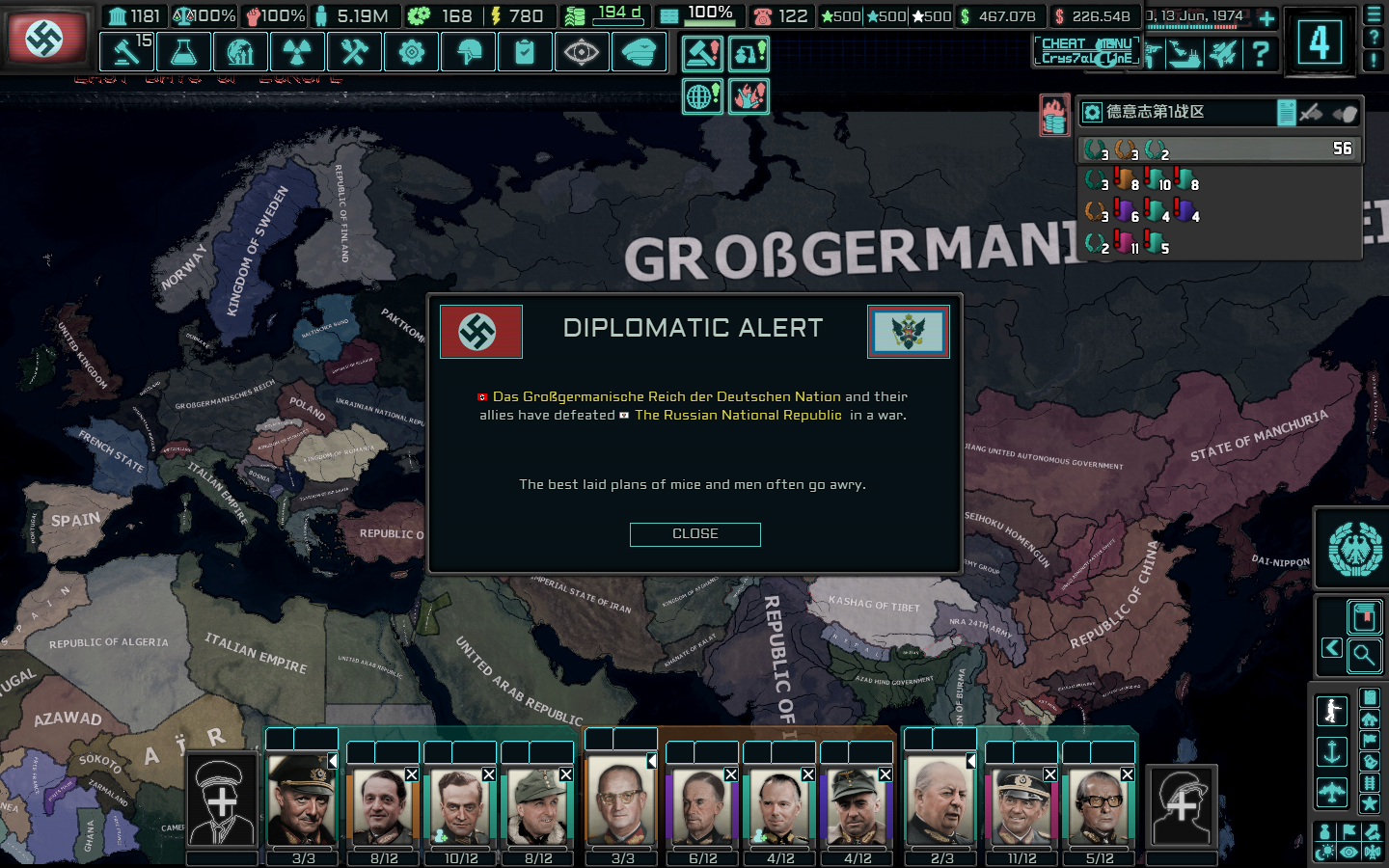Viewport: 1389px width, 868px height.
Task: Open the construction crossed hammer and wrench menu
Action: (x=354, y=52)
